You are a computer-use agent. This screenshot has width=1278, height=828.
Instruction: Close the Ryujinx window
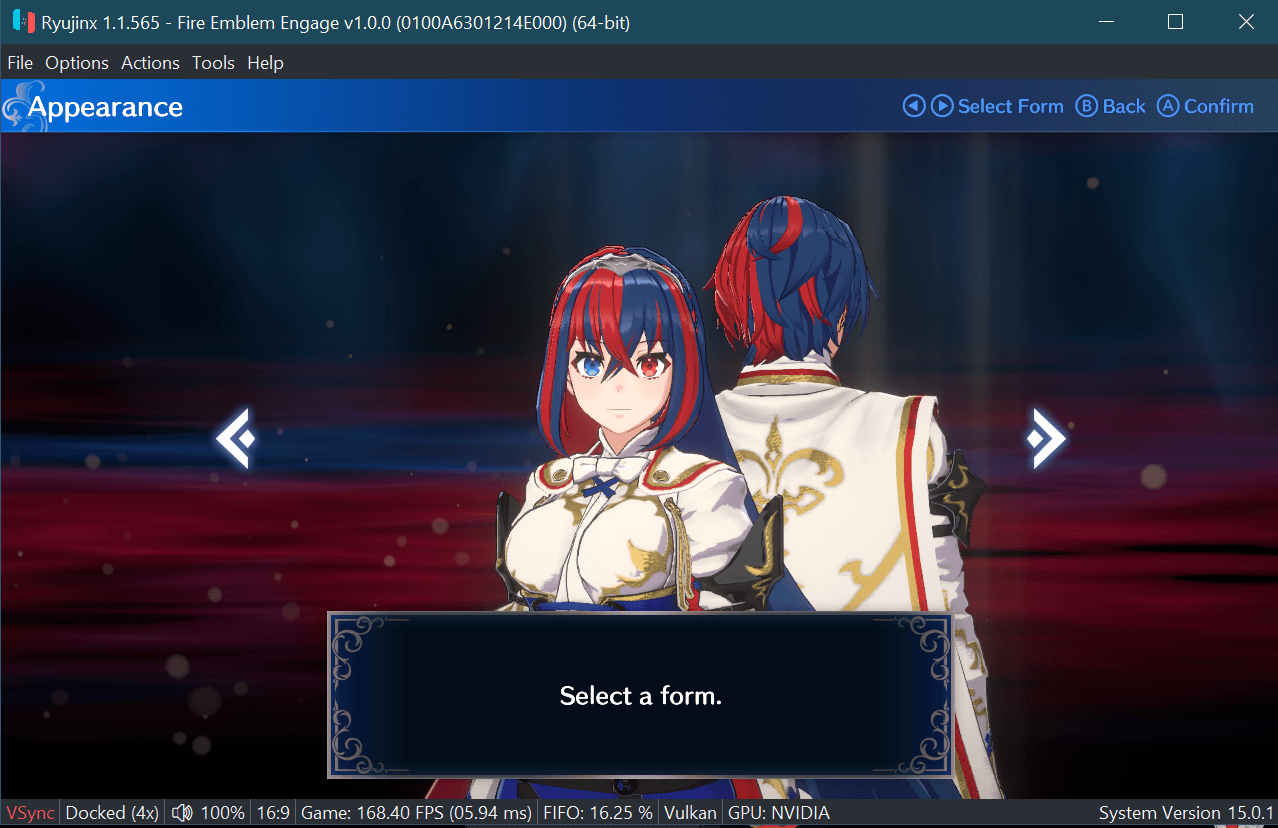tap(1245, 22)
